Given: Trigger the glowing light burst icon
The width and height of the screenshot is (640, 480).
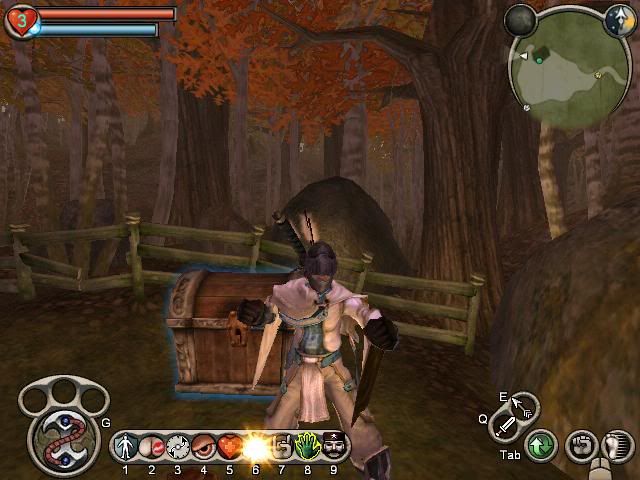Looking at the screenshot, I should tap(255, 446).
